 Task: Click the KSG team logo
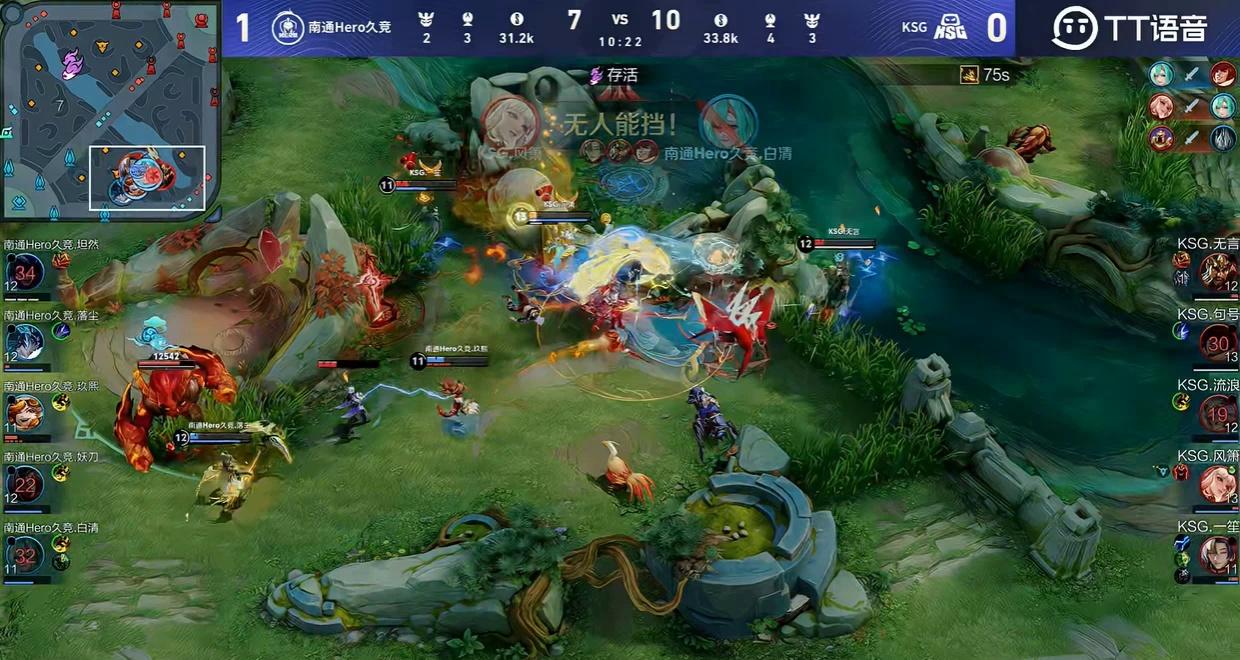[x=949, y=28]
